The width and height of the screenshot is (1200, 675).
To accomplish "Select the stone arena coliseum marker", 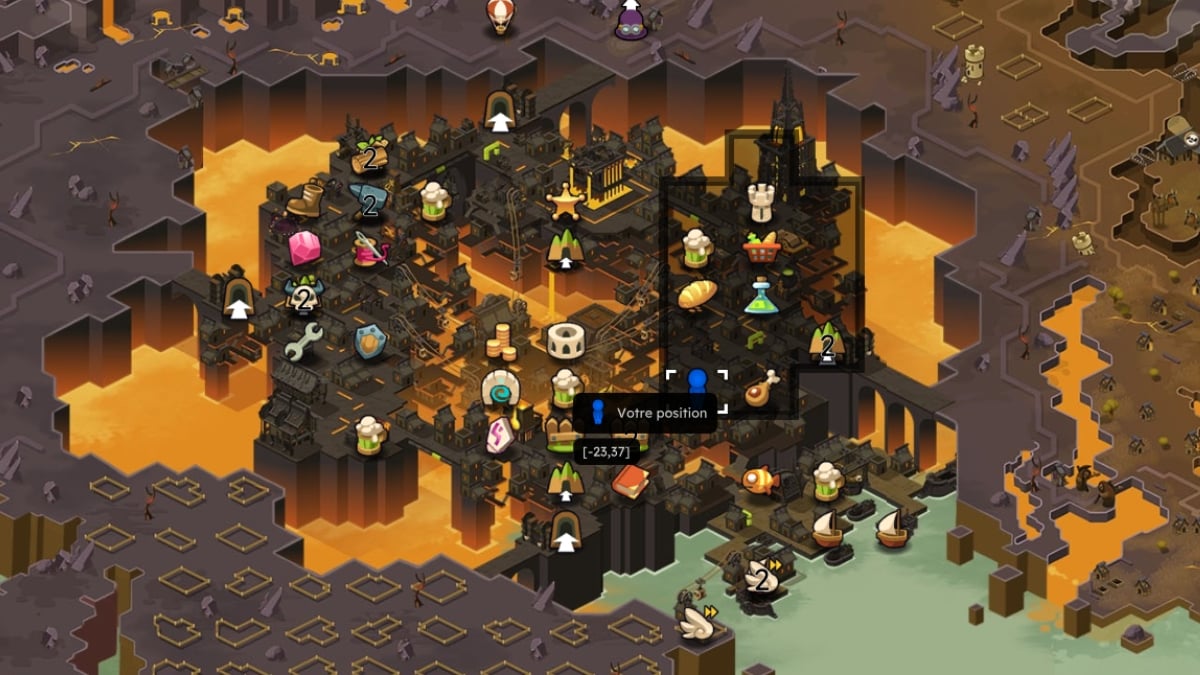I will [565, 342].
